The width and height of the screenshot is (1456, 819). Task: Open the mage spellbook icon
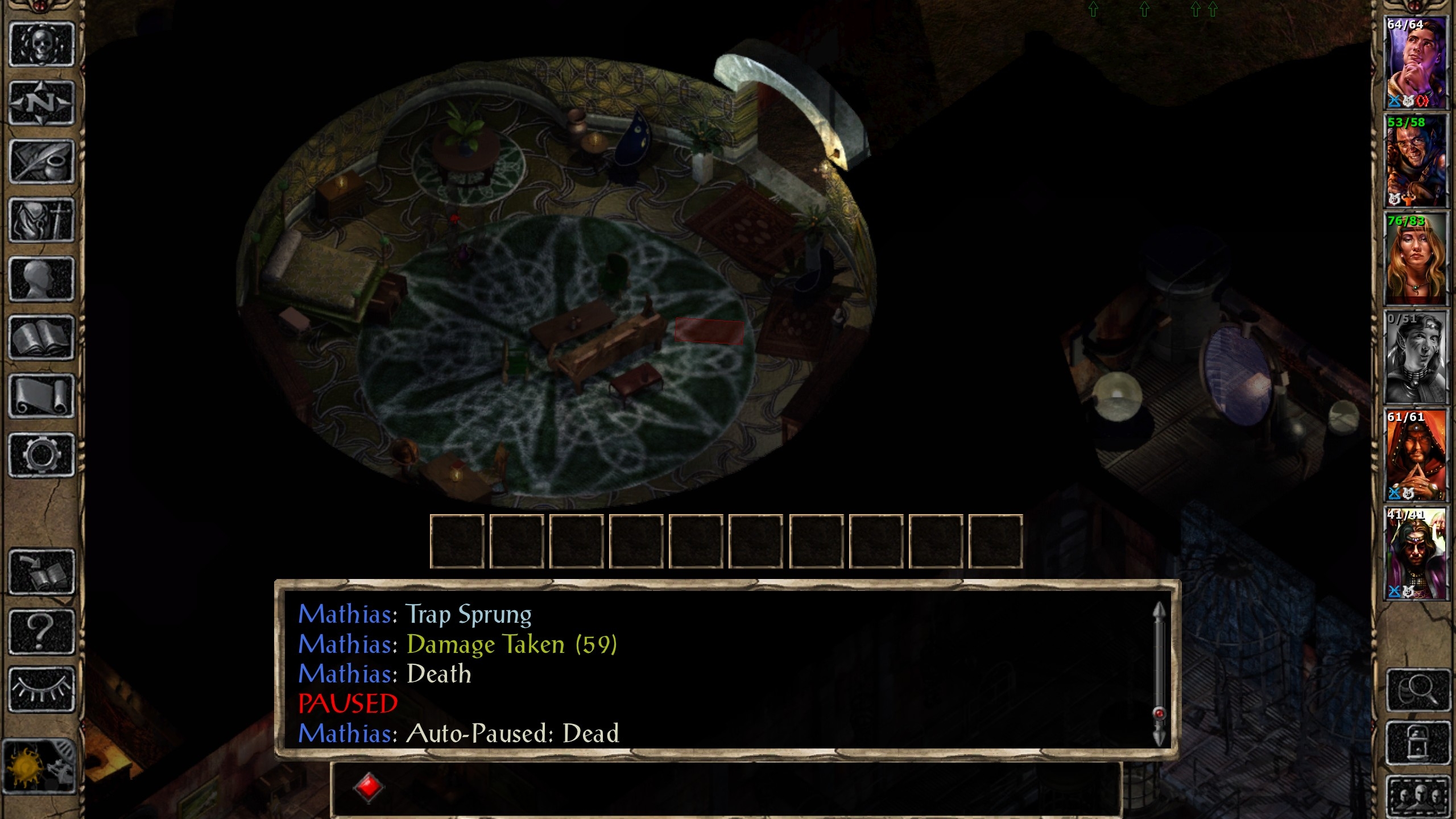point(42,338)
